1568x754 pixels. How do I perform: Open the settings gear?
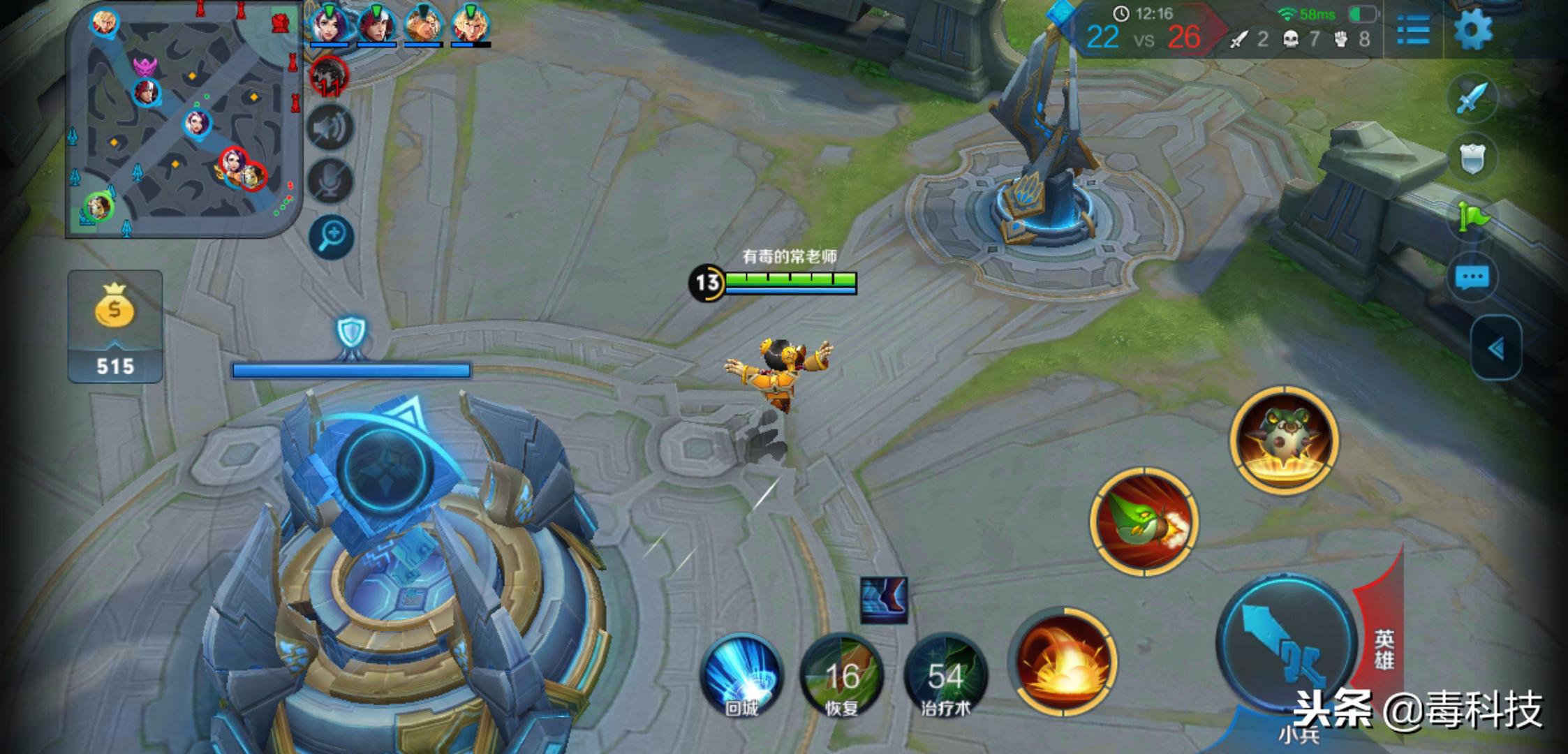click(1472, 30)
